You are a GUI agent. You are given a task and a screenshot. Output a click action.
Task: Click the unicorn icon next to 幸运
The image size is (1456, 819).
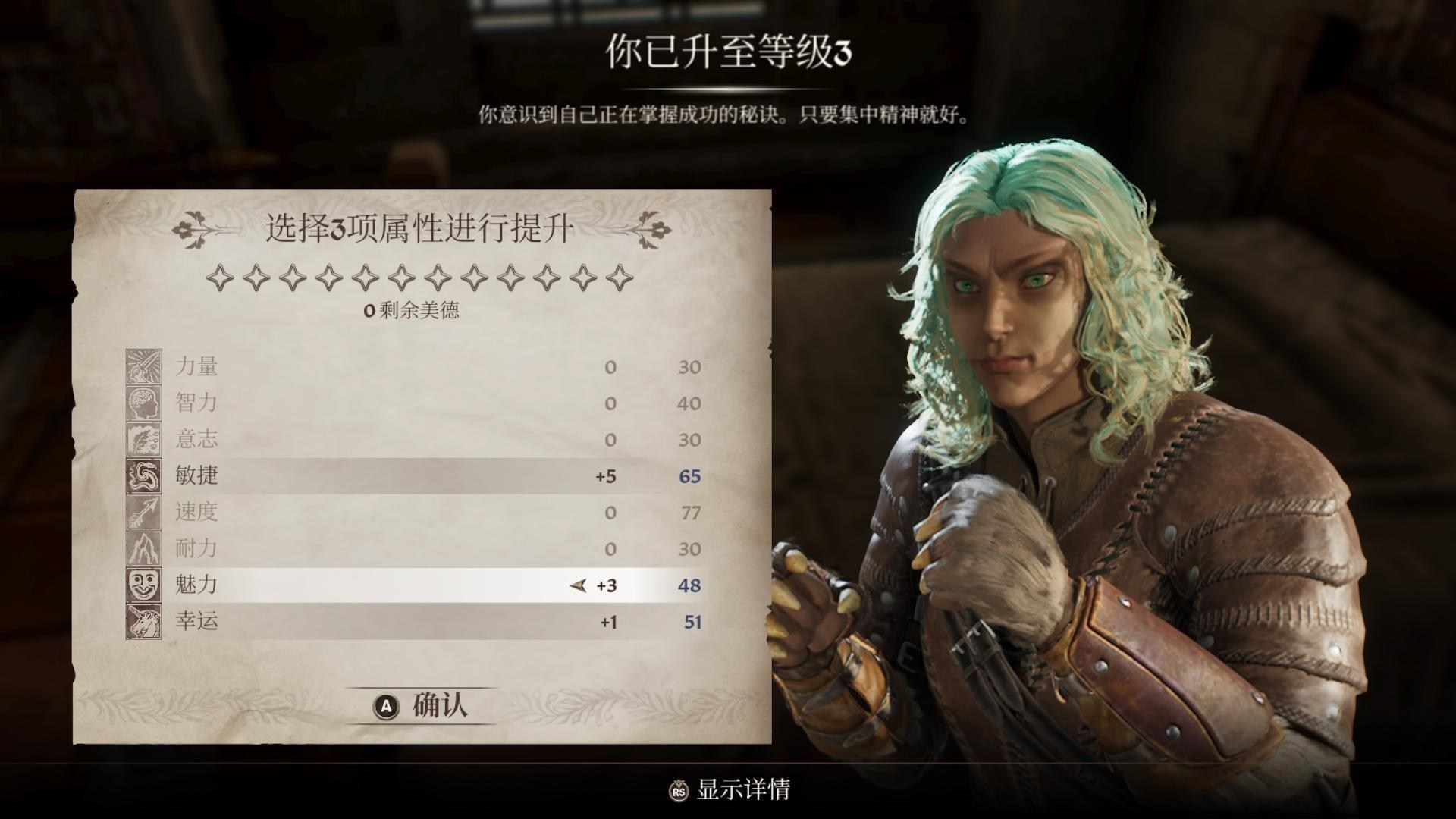[x=146, y=621]
